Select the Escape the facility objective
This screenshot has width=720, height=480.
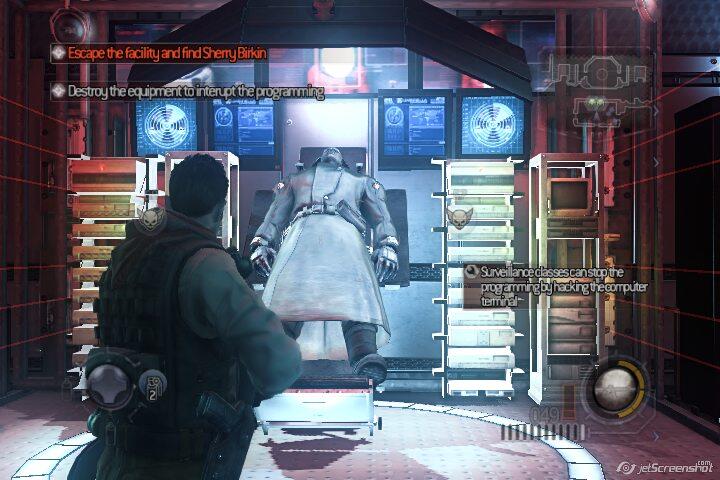coord(167,52)
